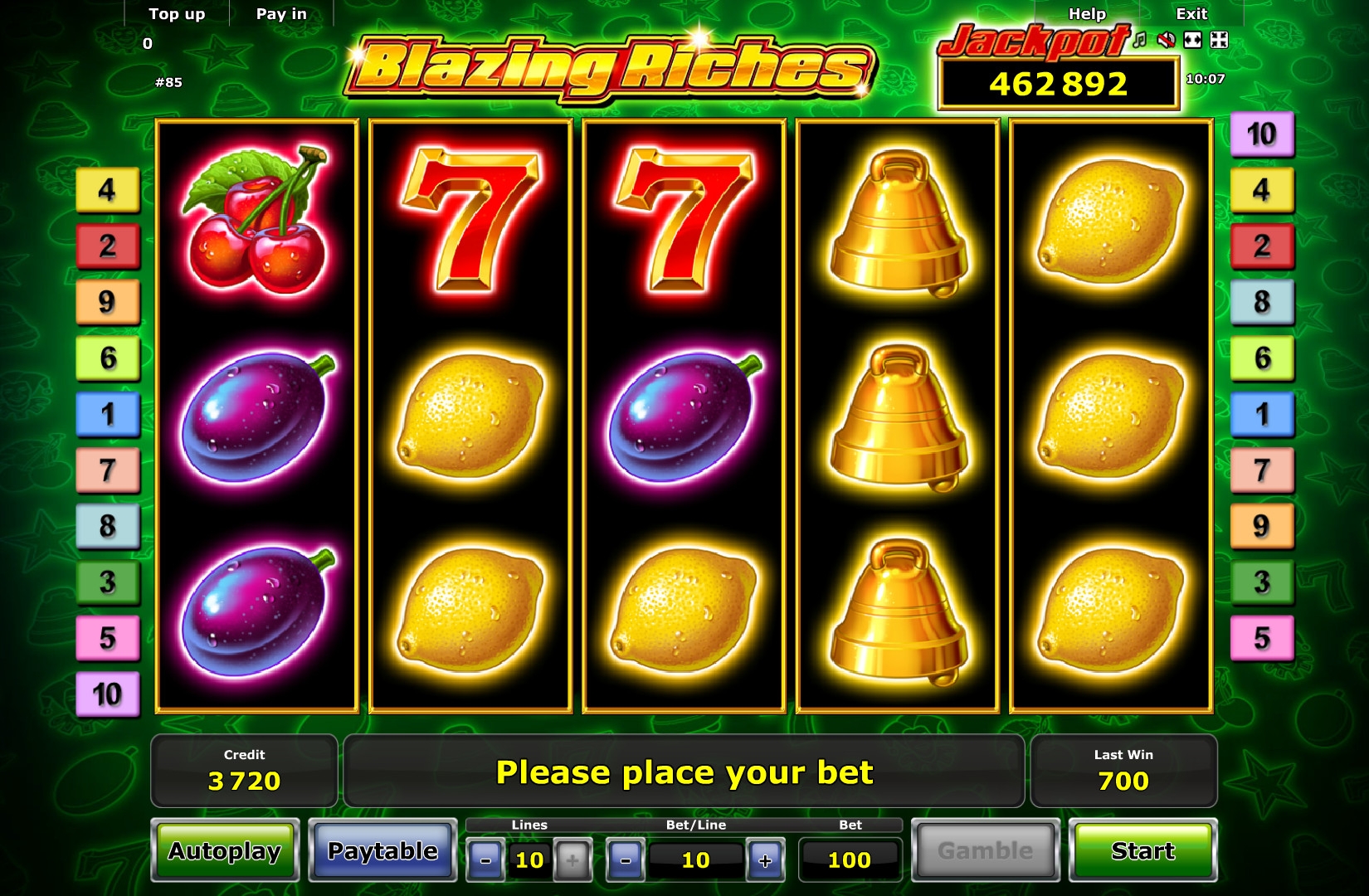This screenshot has height=896, width=1369.
Task: Click the four inward arrows shrink icon
Action: point(1219,40)
